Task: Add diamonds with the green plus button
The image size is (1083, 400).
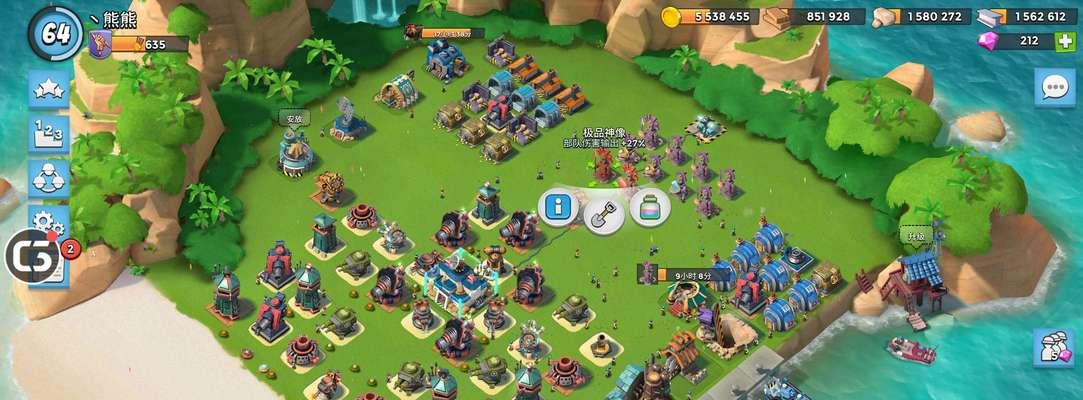Action: click(x=1067, y=41)
